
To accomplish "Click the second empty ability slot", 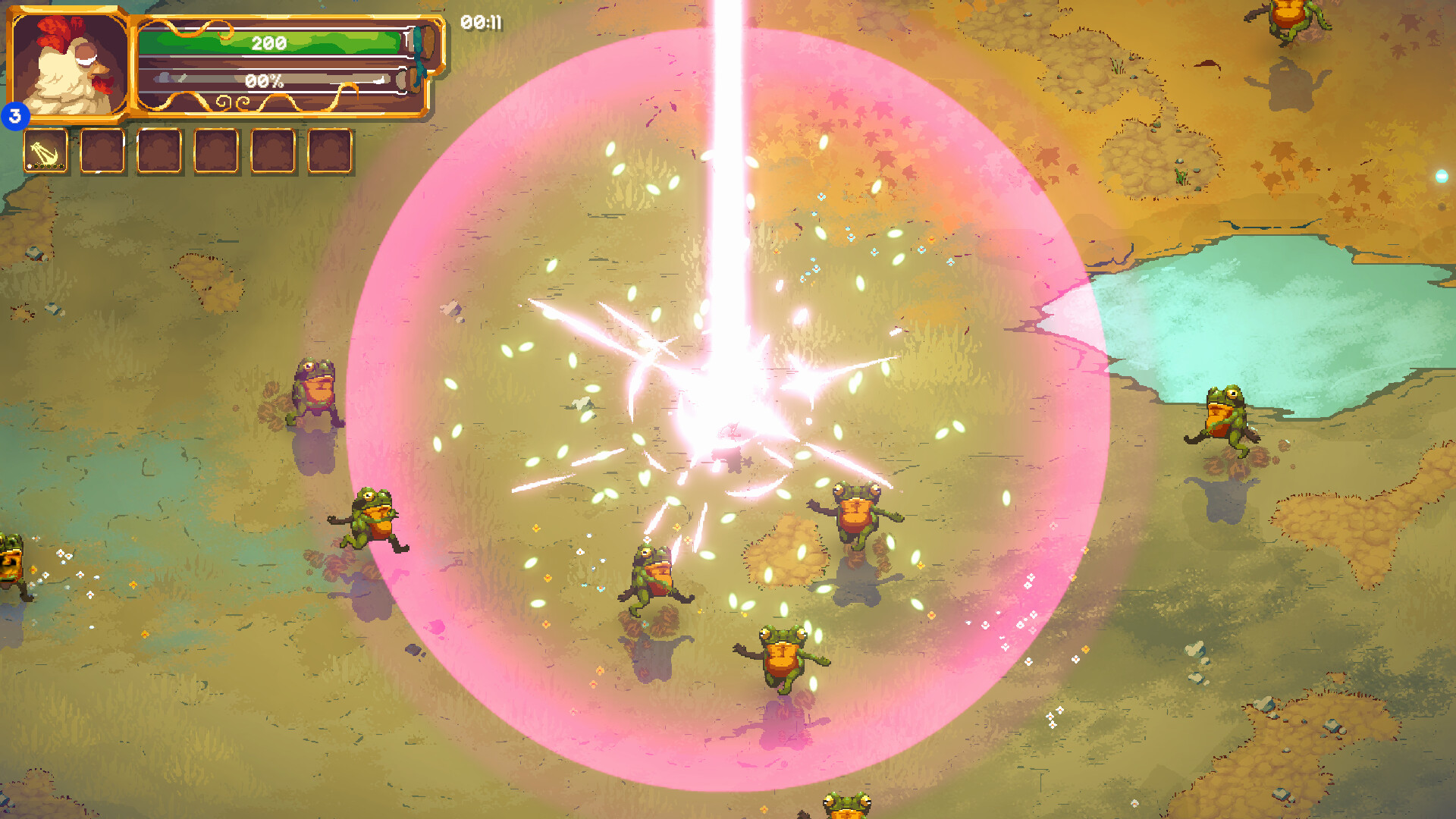I will pos(102,149).
